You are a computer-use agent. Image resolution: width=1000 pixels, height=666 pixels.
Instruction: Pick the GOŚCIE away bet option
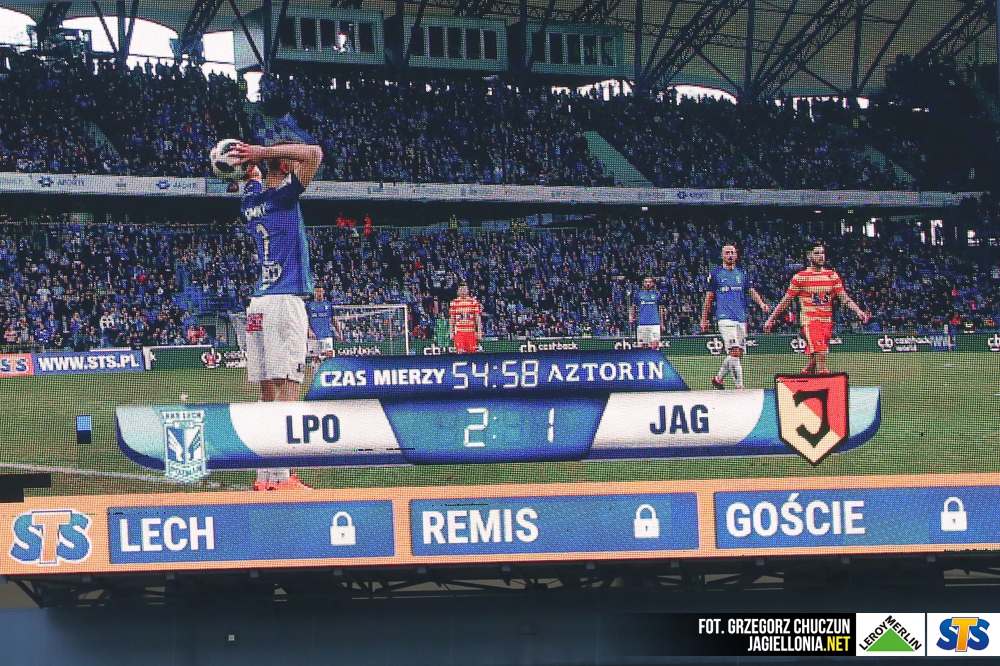[855, 517]
